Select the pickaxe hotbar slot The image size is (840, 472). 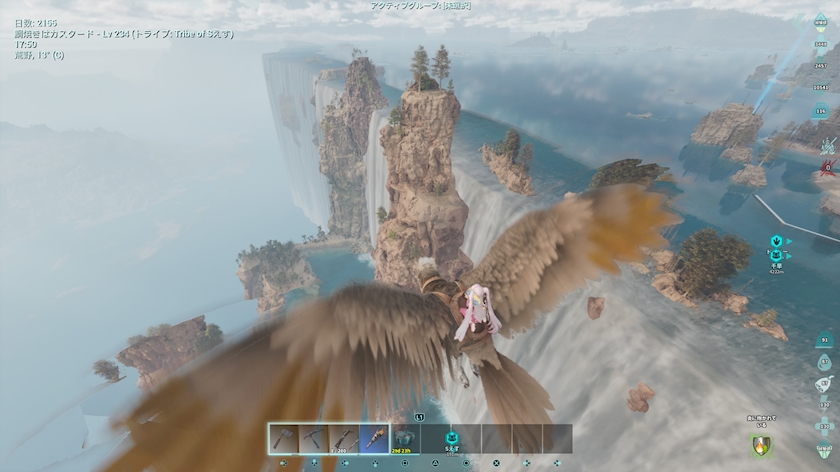pyautogui.click(x=313, y=439)
